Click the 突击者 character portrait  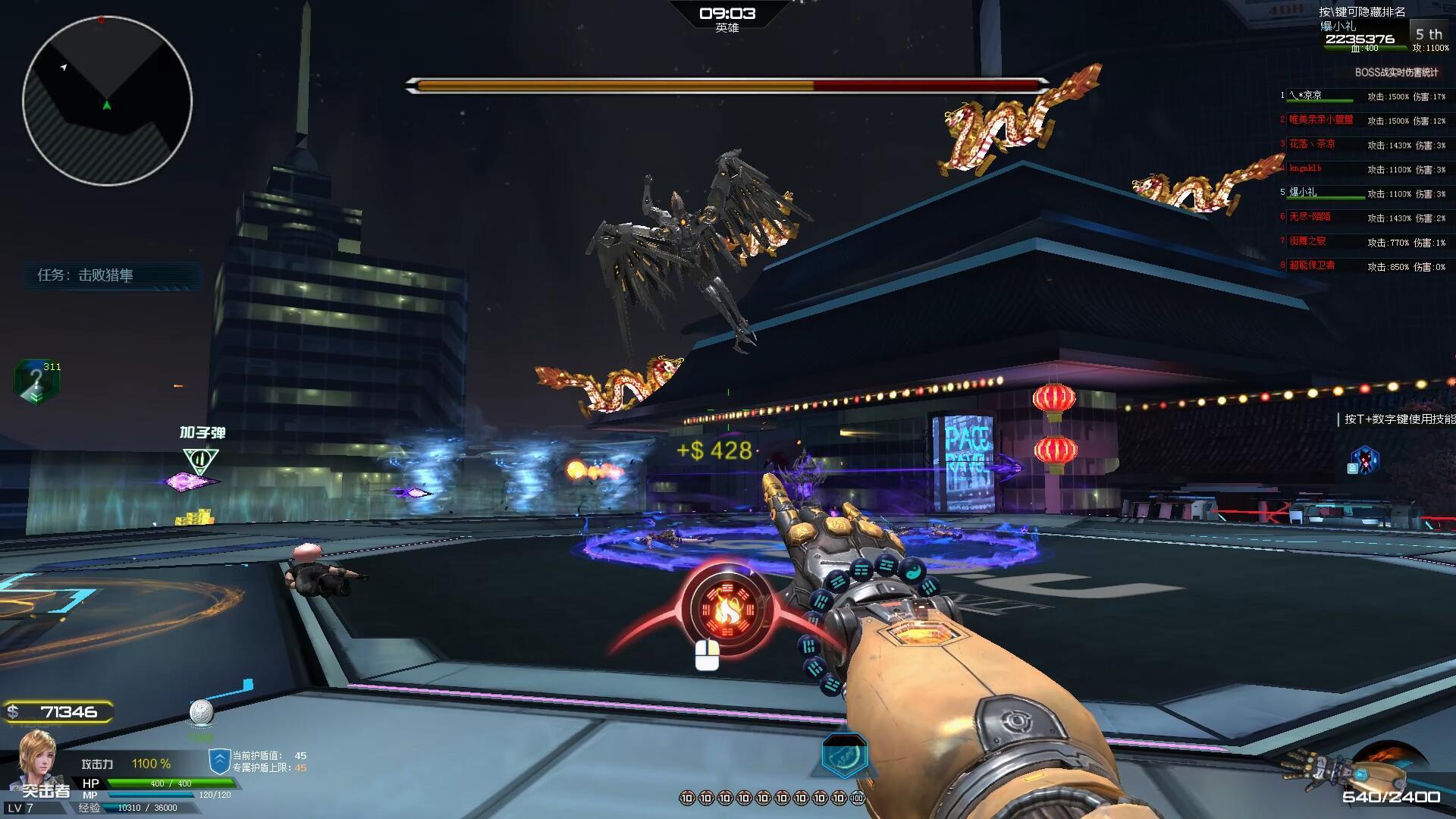point(38,761)
